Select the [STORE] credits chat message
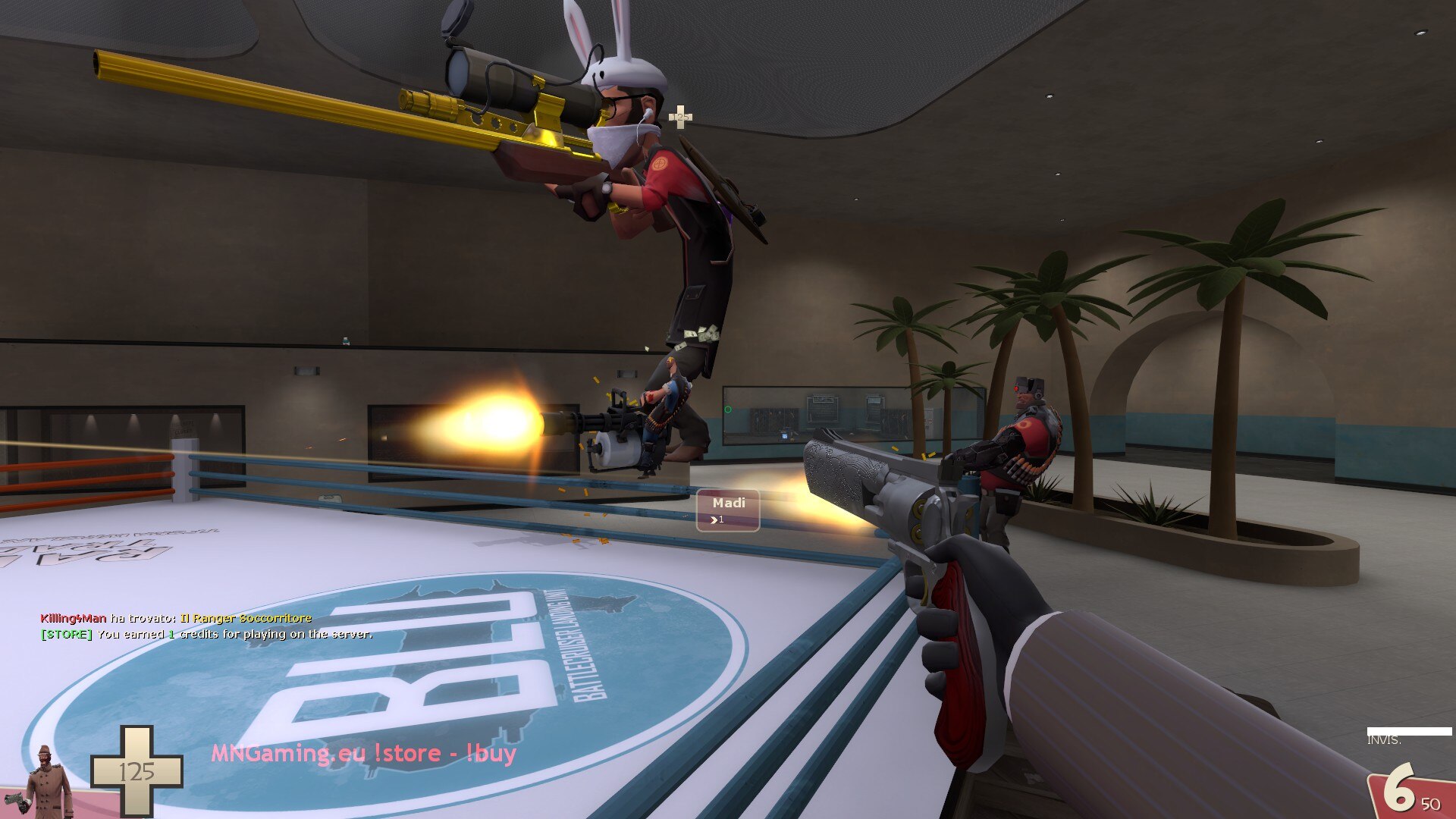The width and height of the screenshot is (1456, 819). [x=206, y=634]
